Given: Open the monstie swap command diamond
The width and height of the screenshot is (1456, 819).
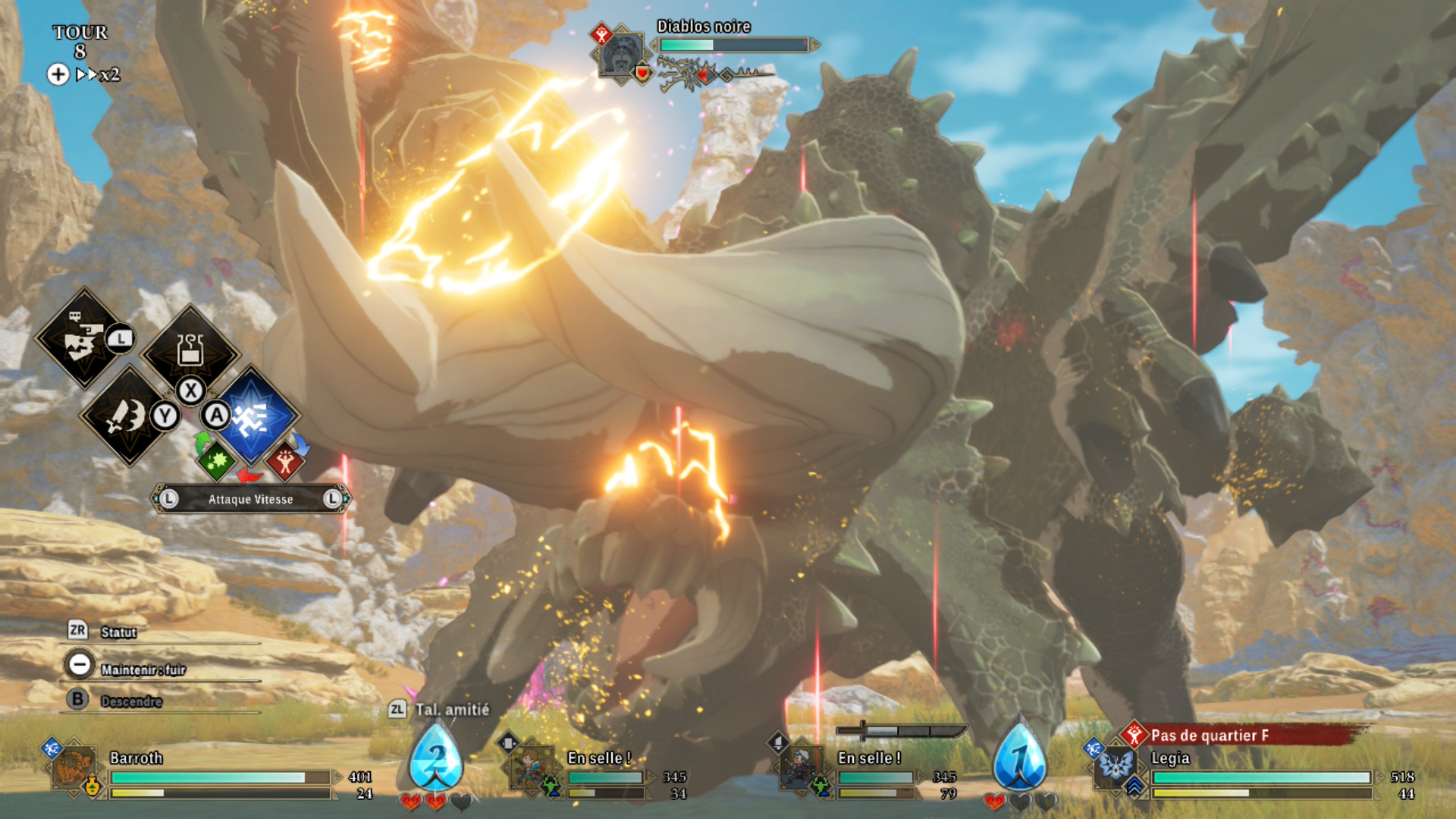Looking at the screenshot, I should pyautogui.click(x=83, y=338).
